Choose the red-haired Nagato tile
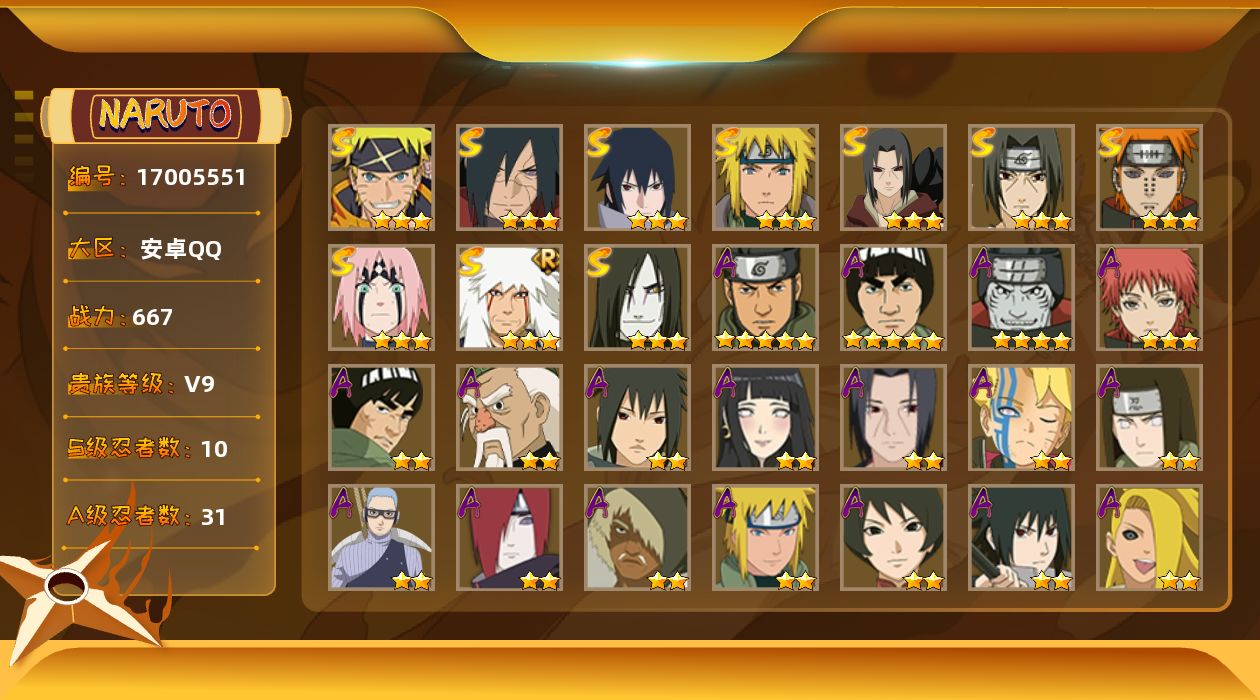The image size is (1260, 700). click(x=509, y=537)
